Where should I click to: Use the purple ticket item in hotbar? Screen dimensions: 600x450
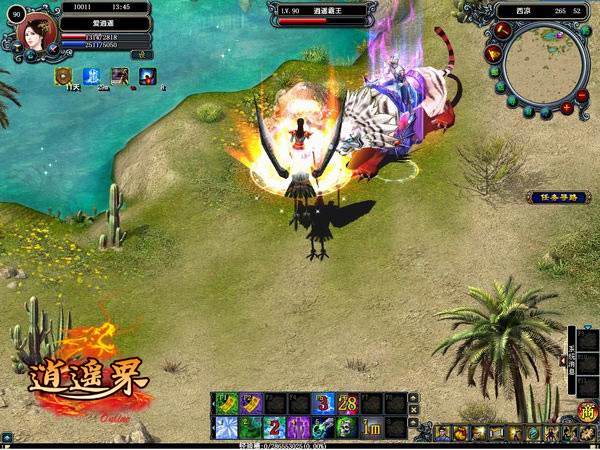(250, 403)
